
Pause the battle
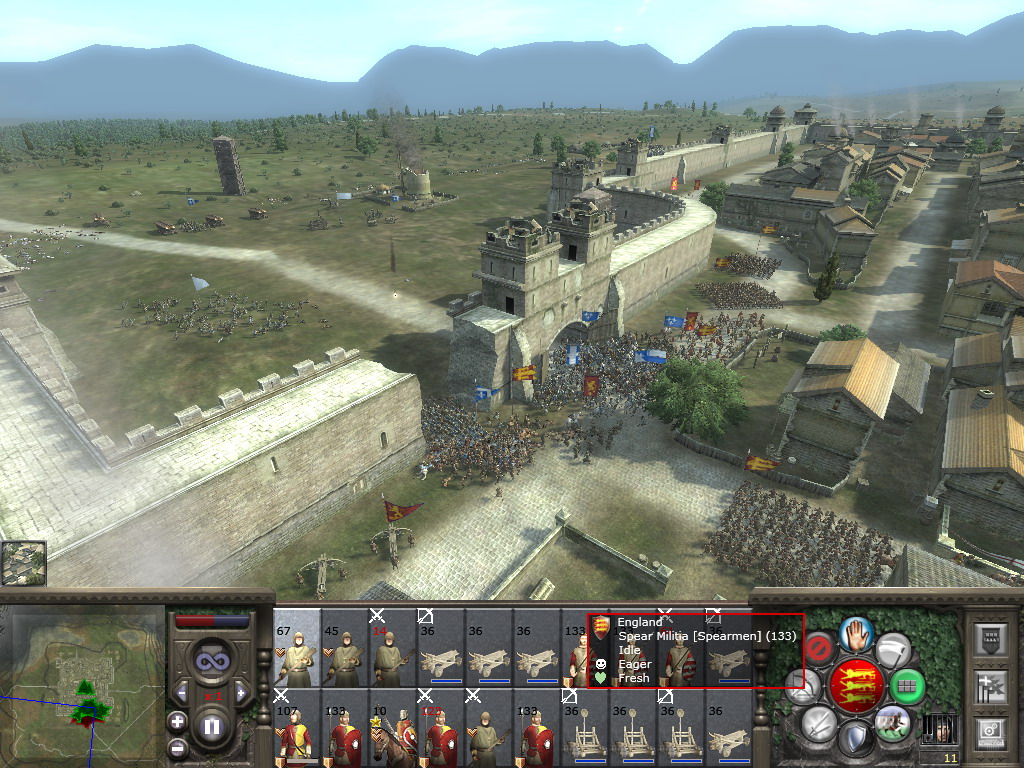click(211, 727)
